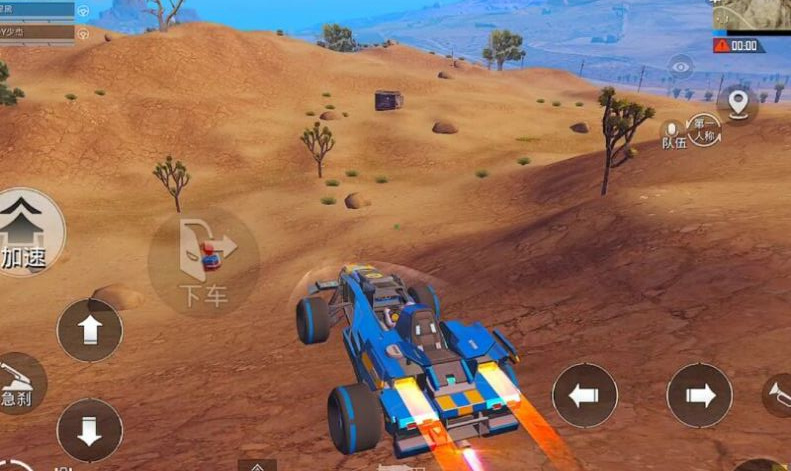The width and height of the screenshot is (791, 471).
Task: Hit the 急刹 handbrake button
Action: coord(20,383)
